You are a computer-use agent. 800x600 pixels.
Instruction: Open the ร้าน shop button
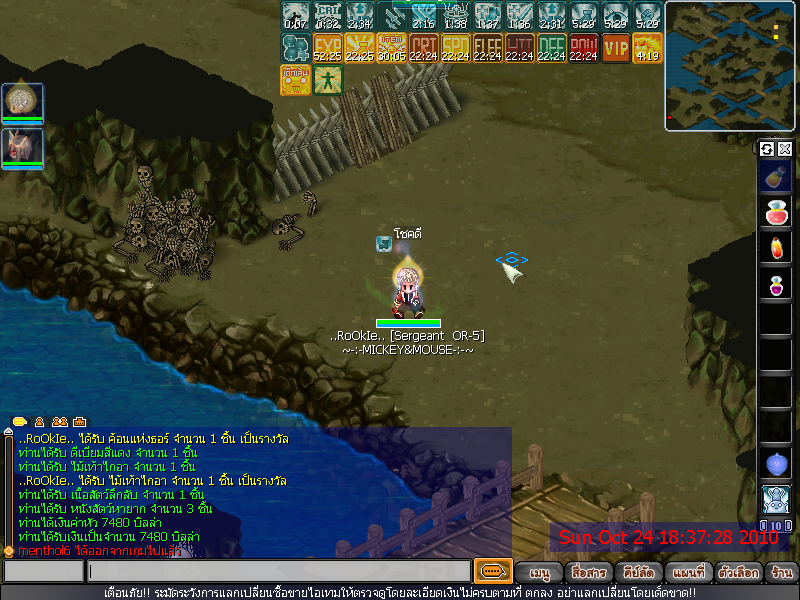click(782, 574)
